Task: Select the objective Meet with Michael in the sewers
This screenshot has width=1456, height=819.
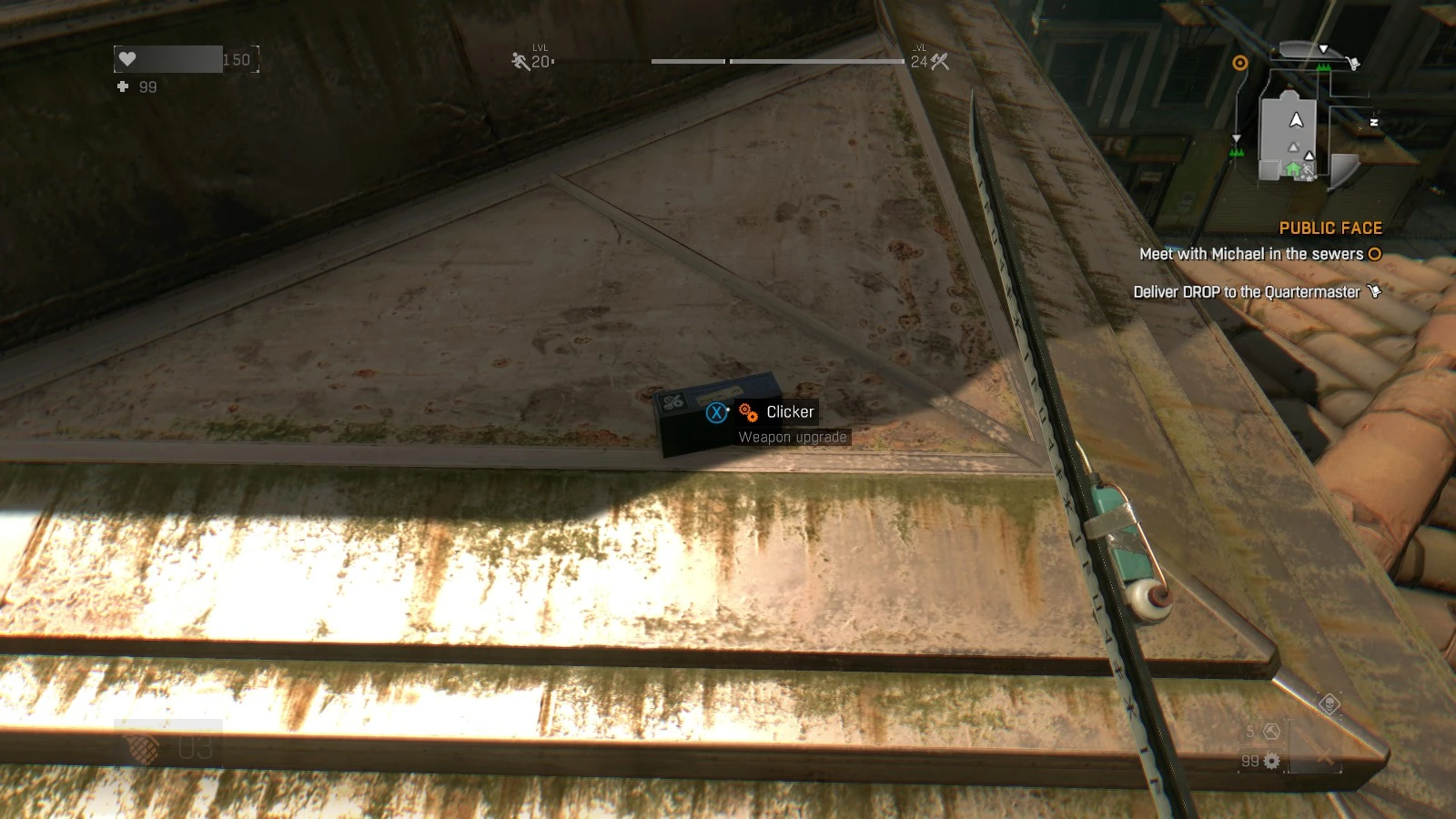Action: [x=1252, y=256]
